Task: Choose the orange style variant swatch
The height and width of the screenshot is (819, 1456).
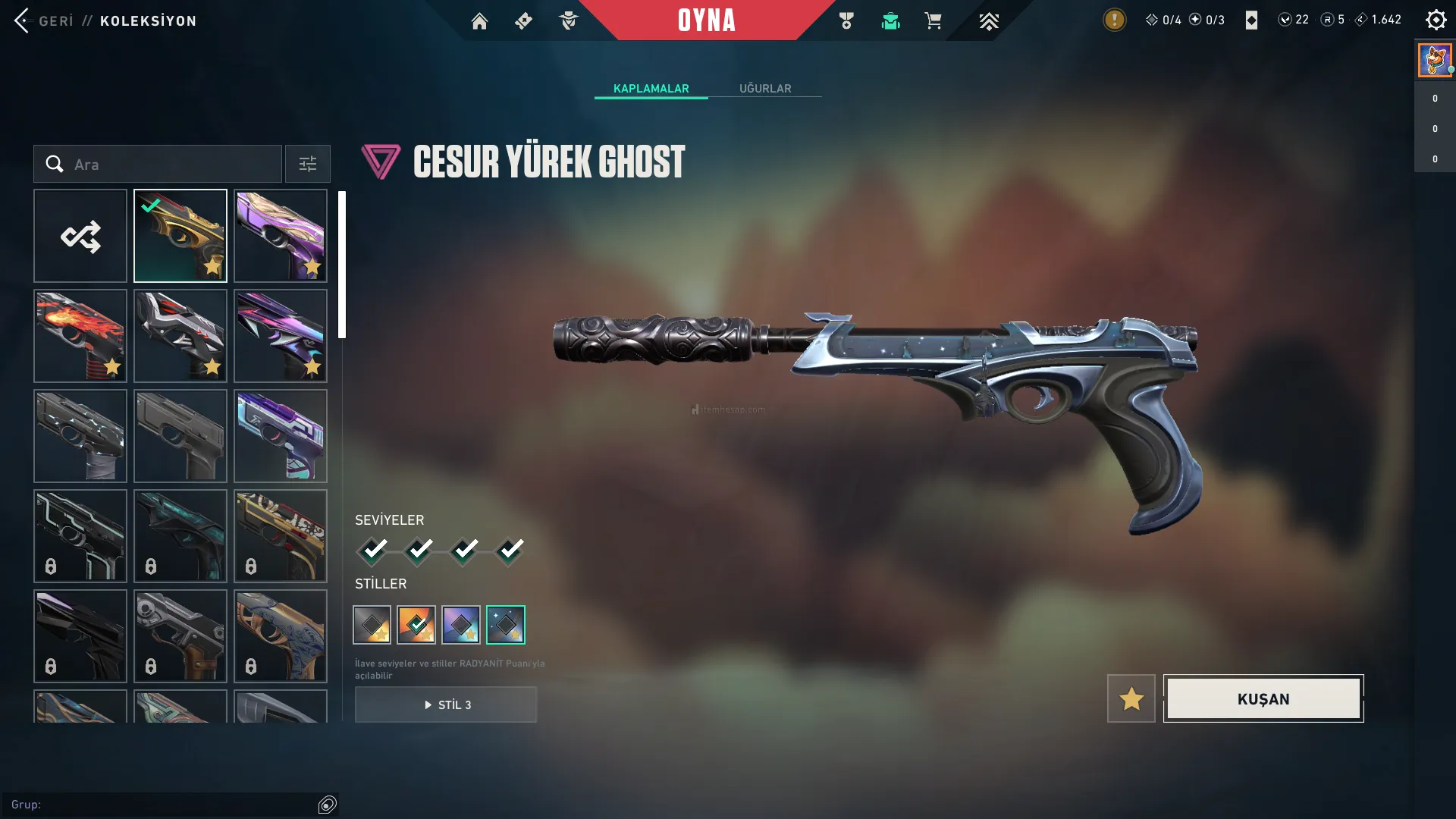Action: pyautogui.click(x=416, y=625)
